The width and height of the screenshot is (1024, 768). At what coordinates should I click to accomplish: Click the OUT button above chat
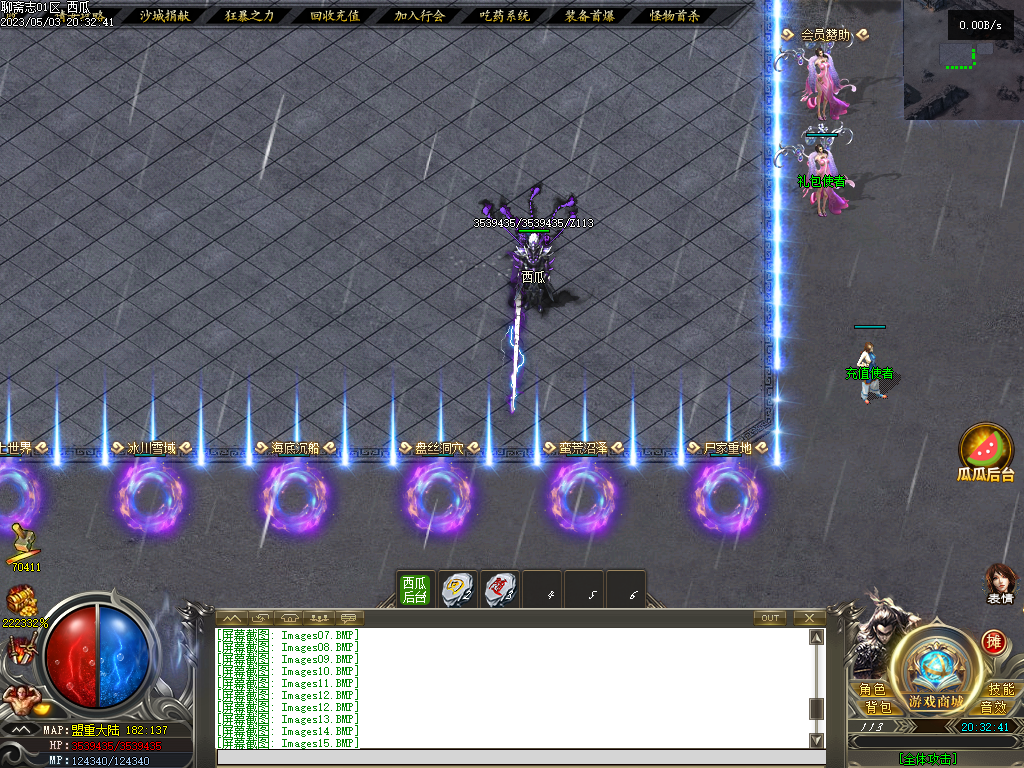click(769, 618)
